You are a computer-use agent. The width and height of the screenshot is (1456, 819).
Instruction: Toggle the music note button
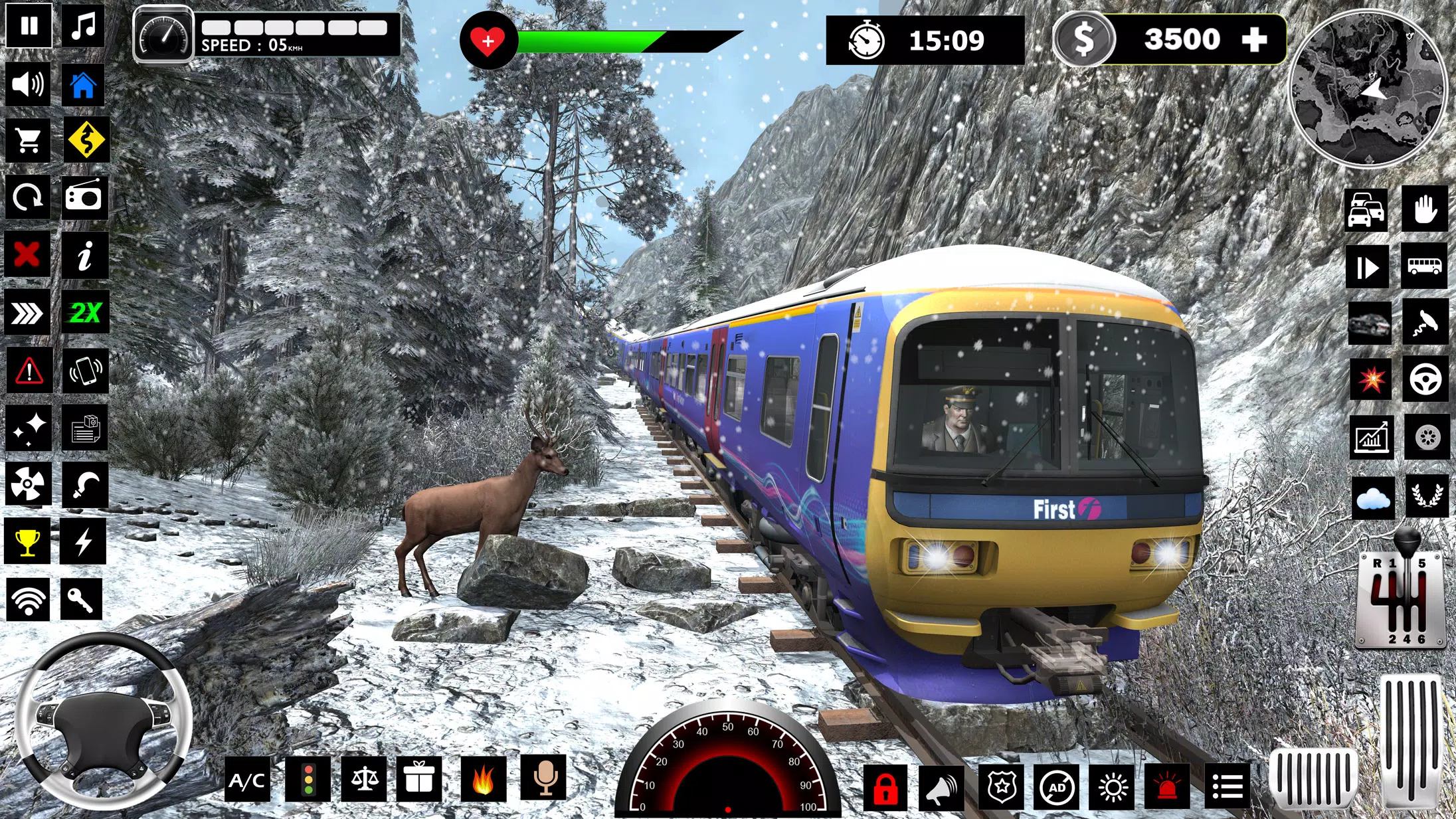(84, 27)
